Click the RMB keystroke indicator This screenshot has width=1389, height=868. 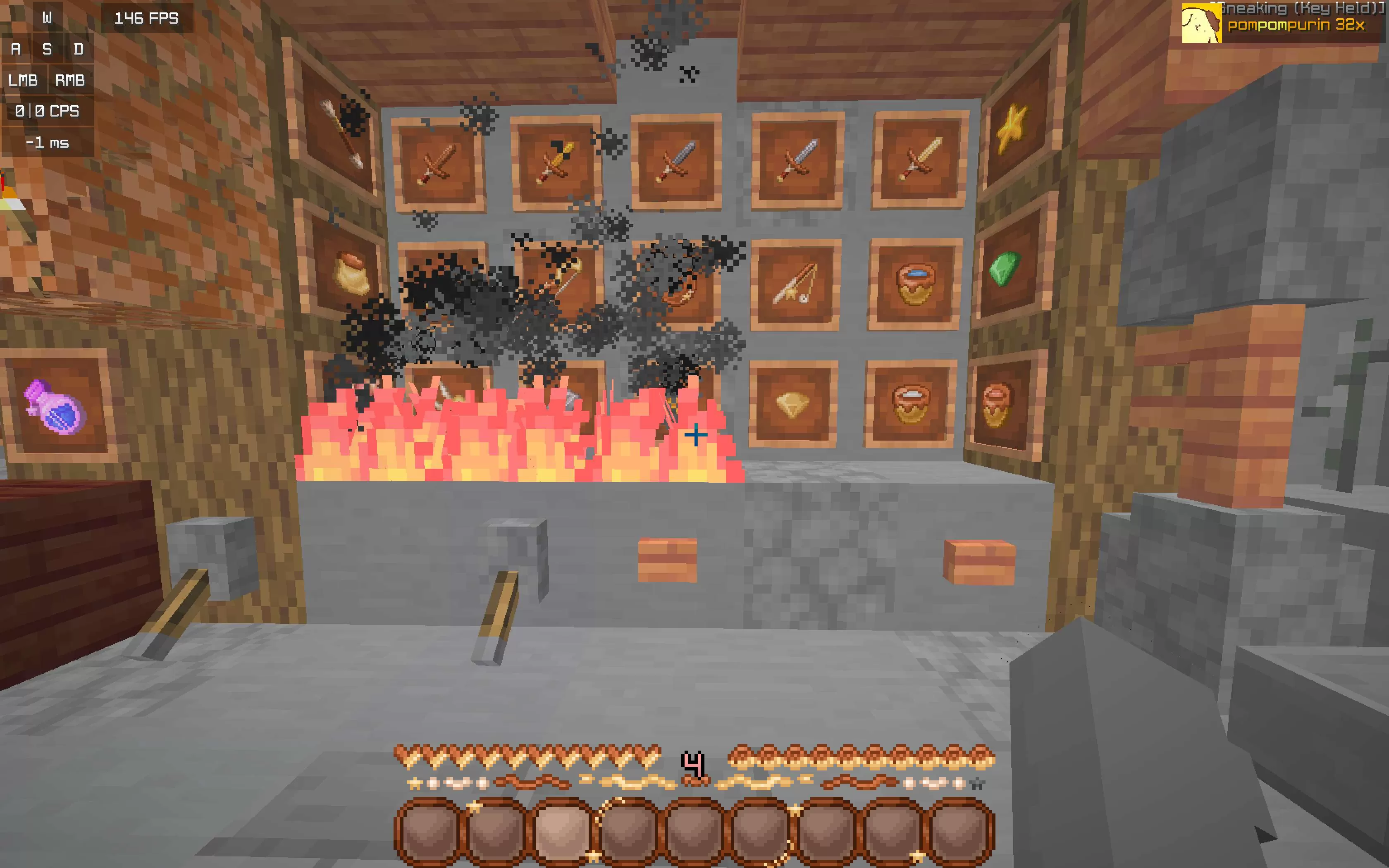pos(69,80)
